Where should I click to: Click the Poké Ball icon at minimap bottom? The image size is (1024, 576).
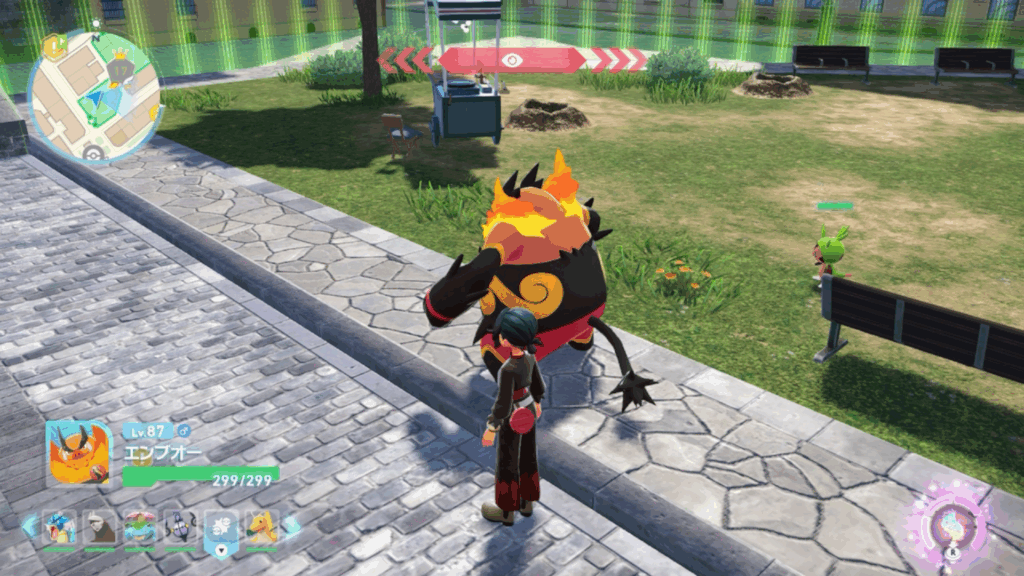(x=93, y=153)
